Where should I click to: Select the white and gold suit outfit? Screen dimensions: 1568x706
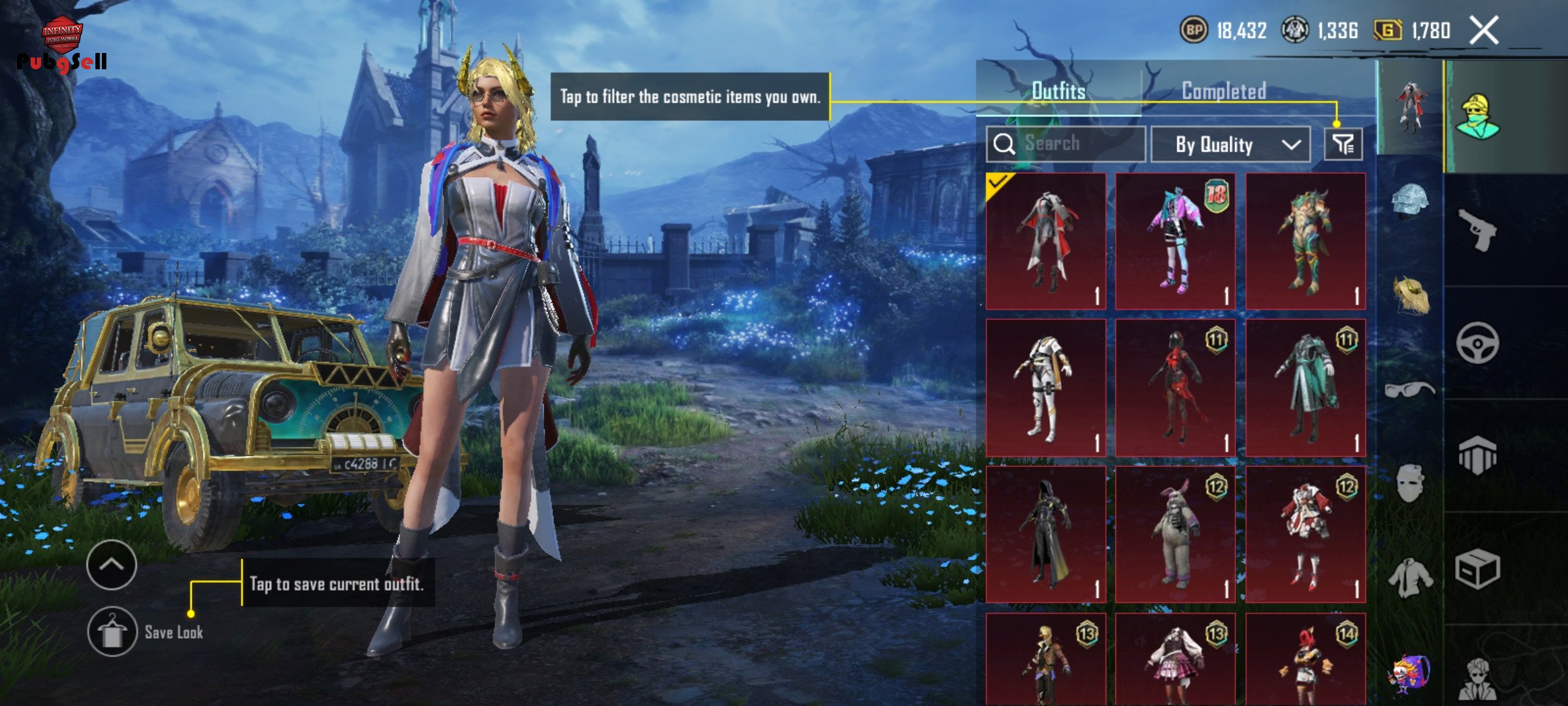(1045, 388)
